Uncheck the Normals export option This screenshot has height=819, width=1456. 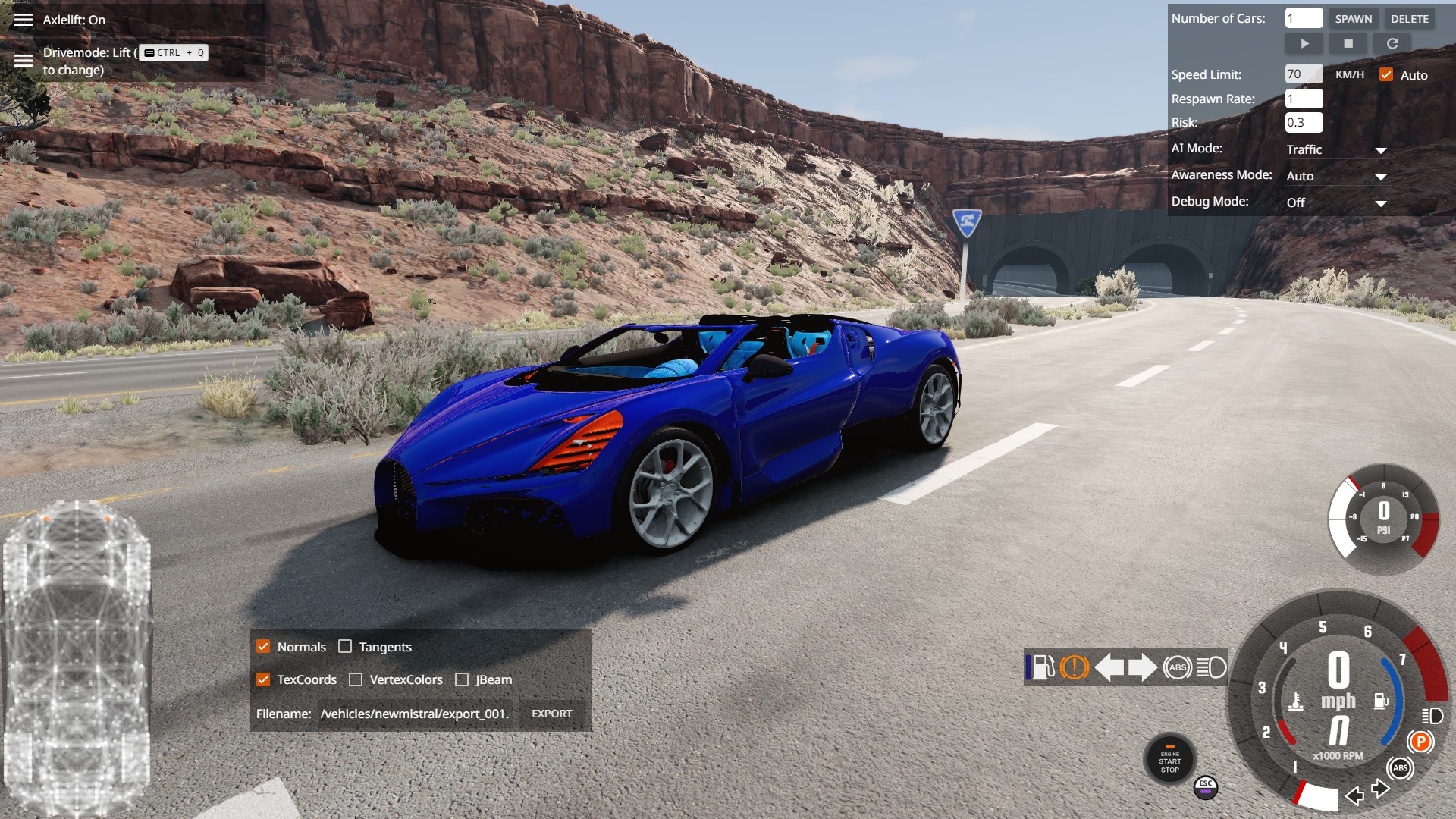[x=263, y=647]
